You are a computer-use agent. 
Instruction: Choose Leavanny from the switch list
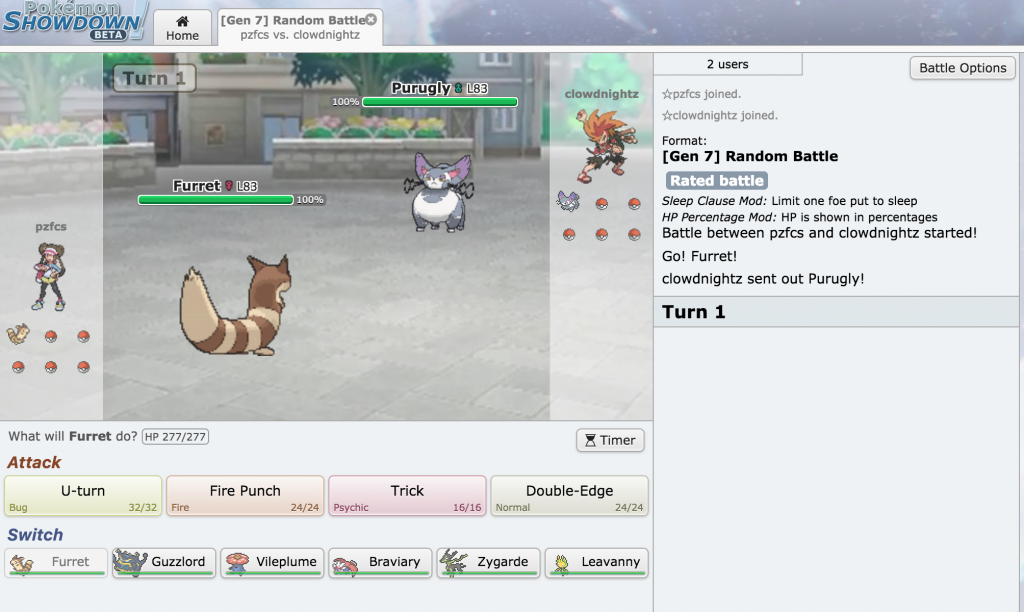coord(597,563)
